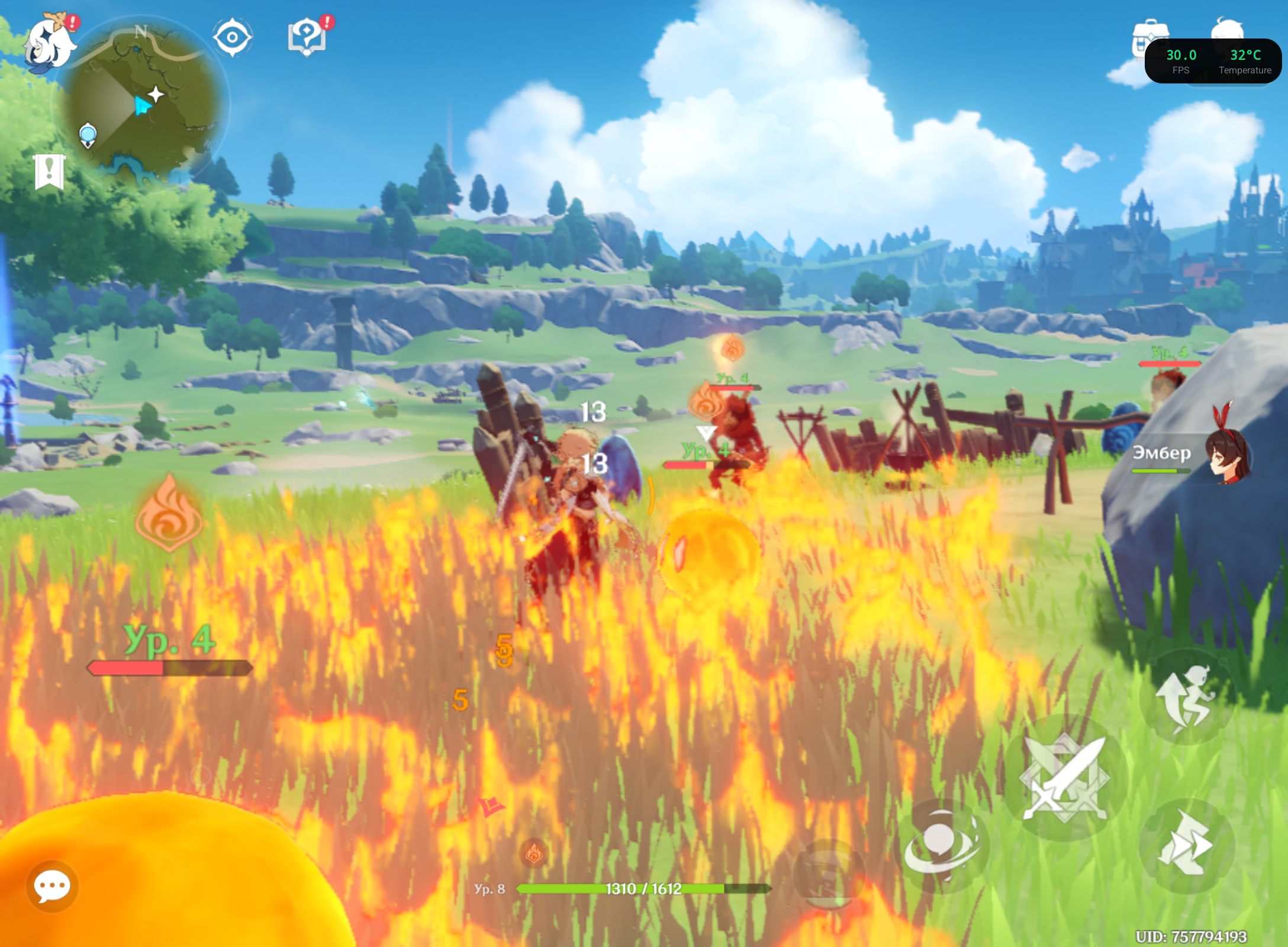Open the chat speech bubble
The width and height of the screenshot is (1288, 947).
click(x=52, y=886)
